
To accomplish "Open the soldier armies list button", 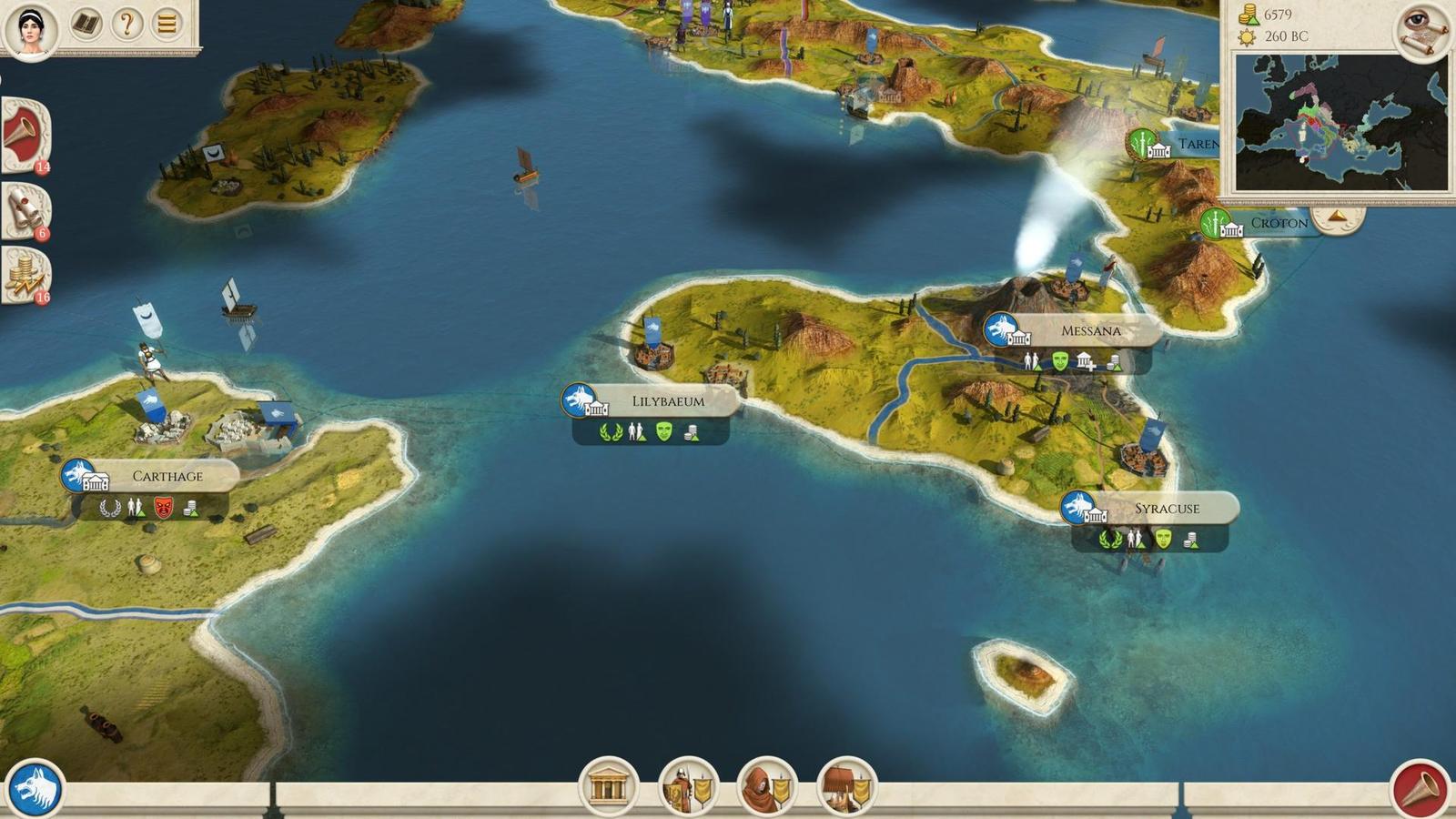I will click(687, 786).
